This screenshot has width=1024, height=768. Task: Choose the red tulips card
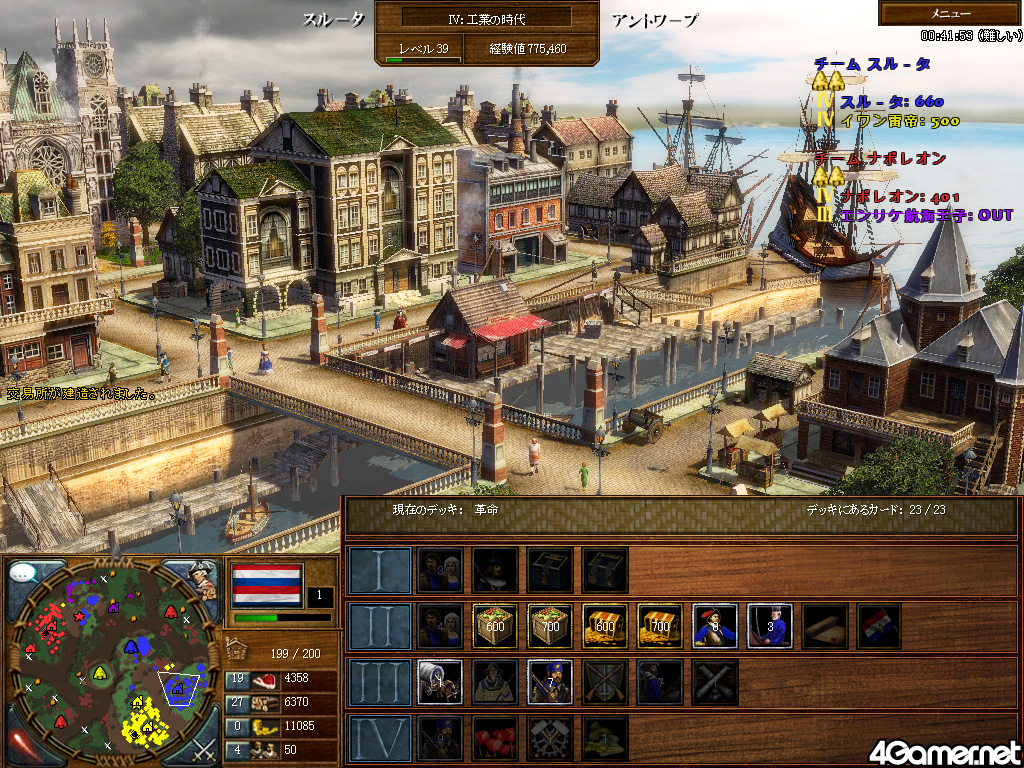coord(495,737)
